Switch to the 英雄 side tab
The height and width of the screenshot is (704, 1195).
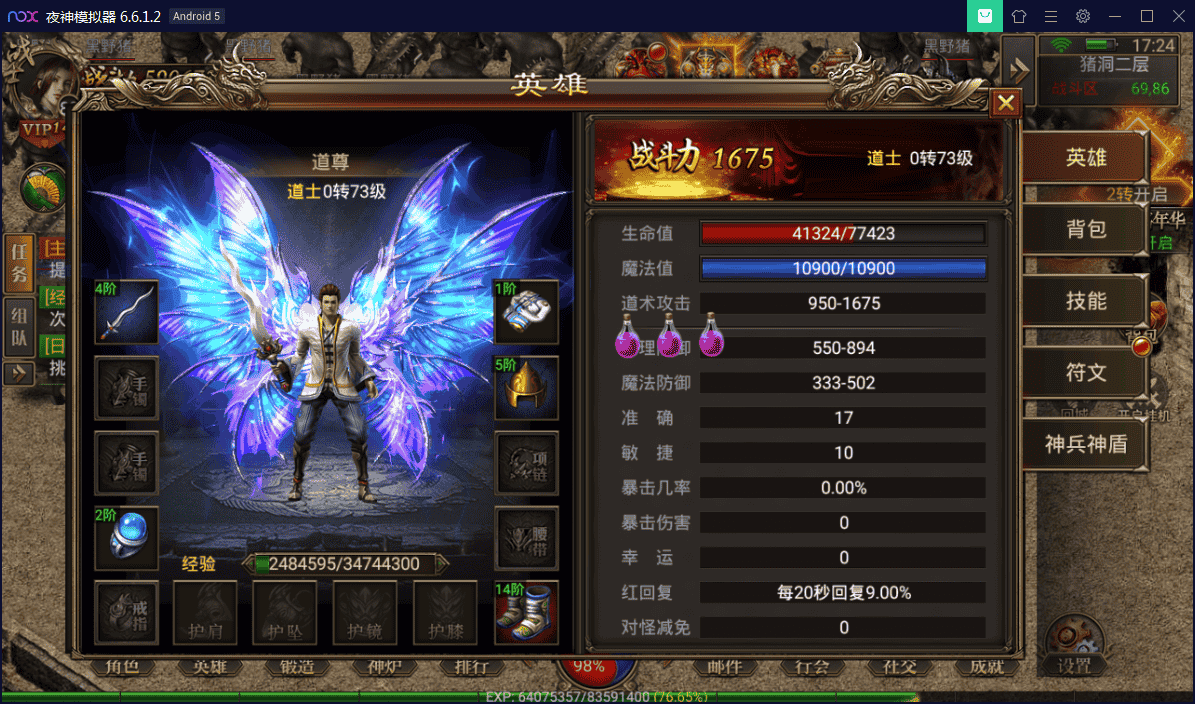(1084, 159)
